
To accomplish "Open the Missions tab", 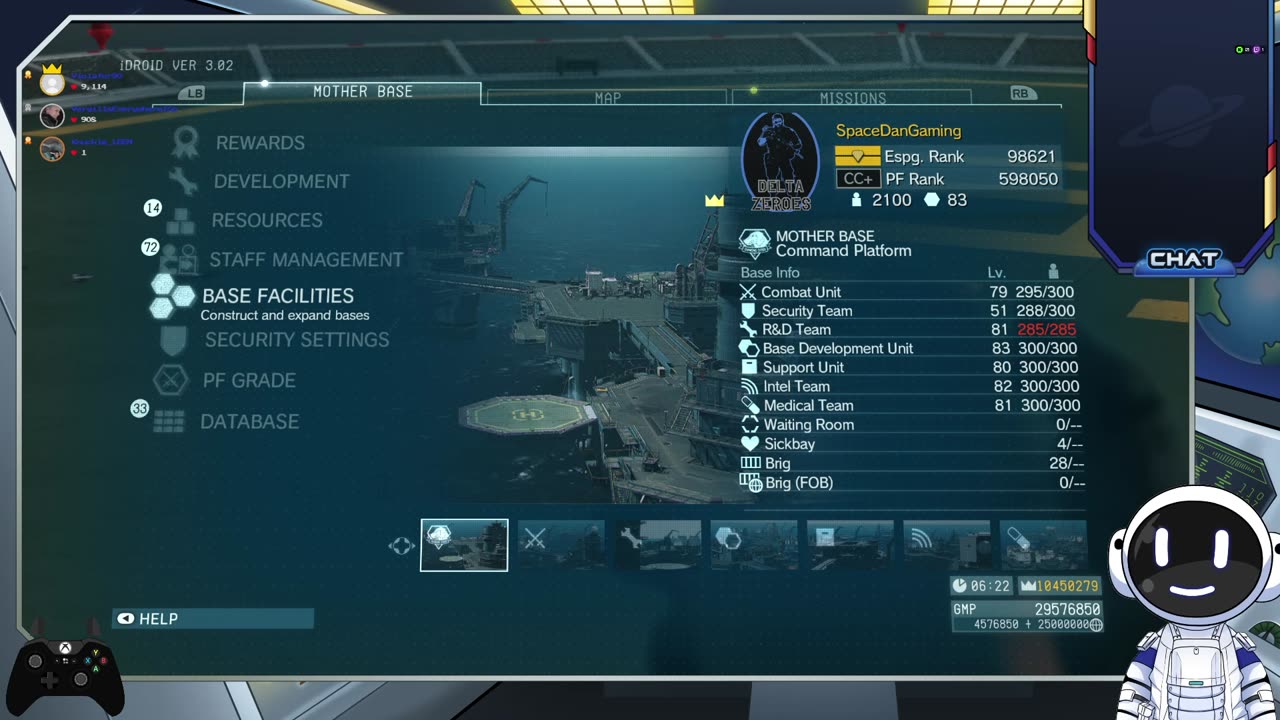I will pos(852,98).
